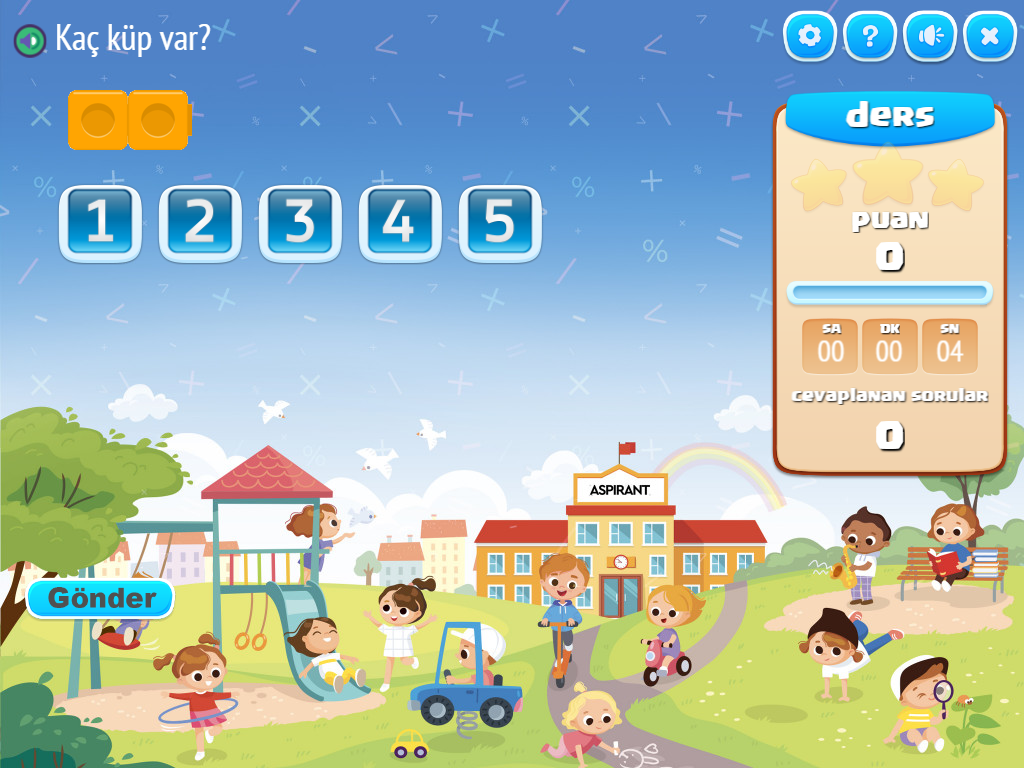Play the question audio speaker icon

point(30,40)
